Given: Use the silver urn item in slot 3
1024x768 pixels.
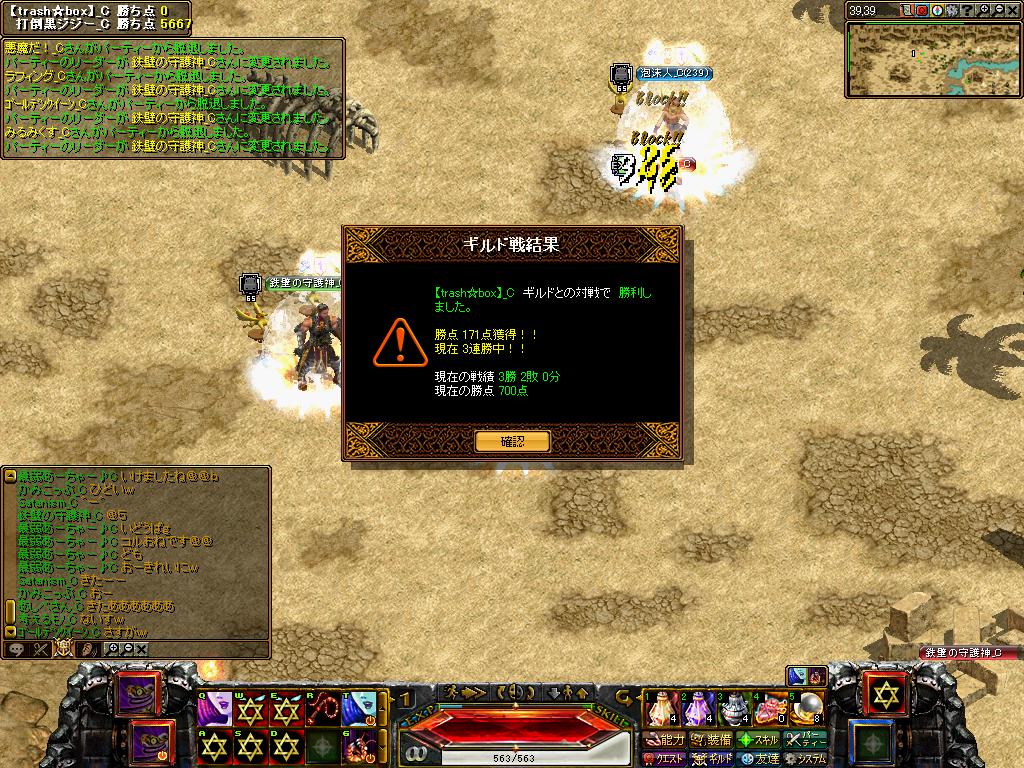Looking at the screenshot, I should pos(736,709).
